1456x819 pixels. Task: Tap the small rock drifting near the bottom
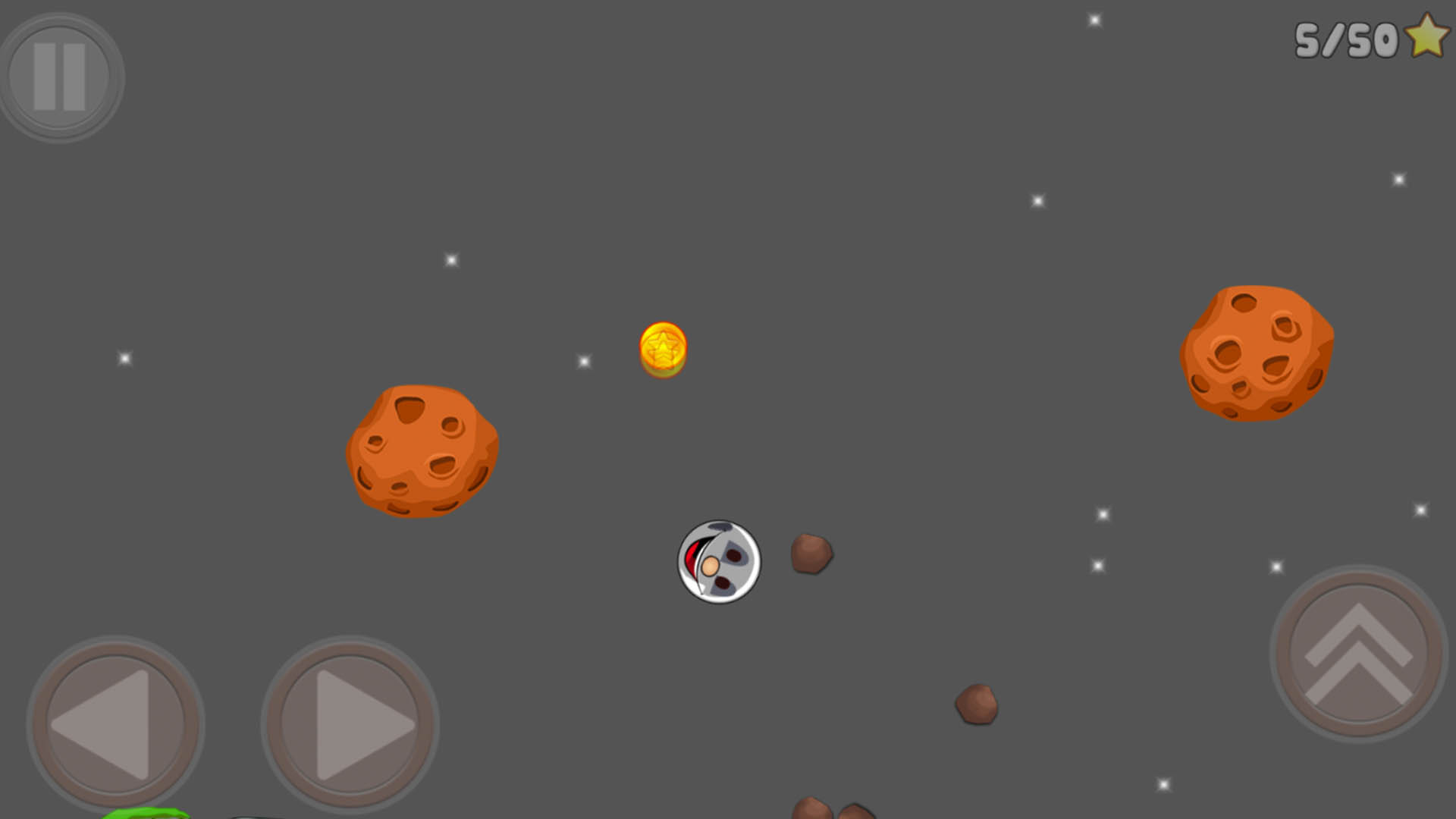(978, 704)
